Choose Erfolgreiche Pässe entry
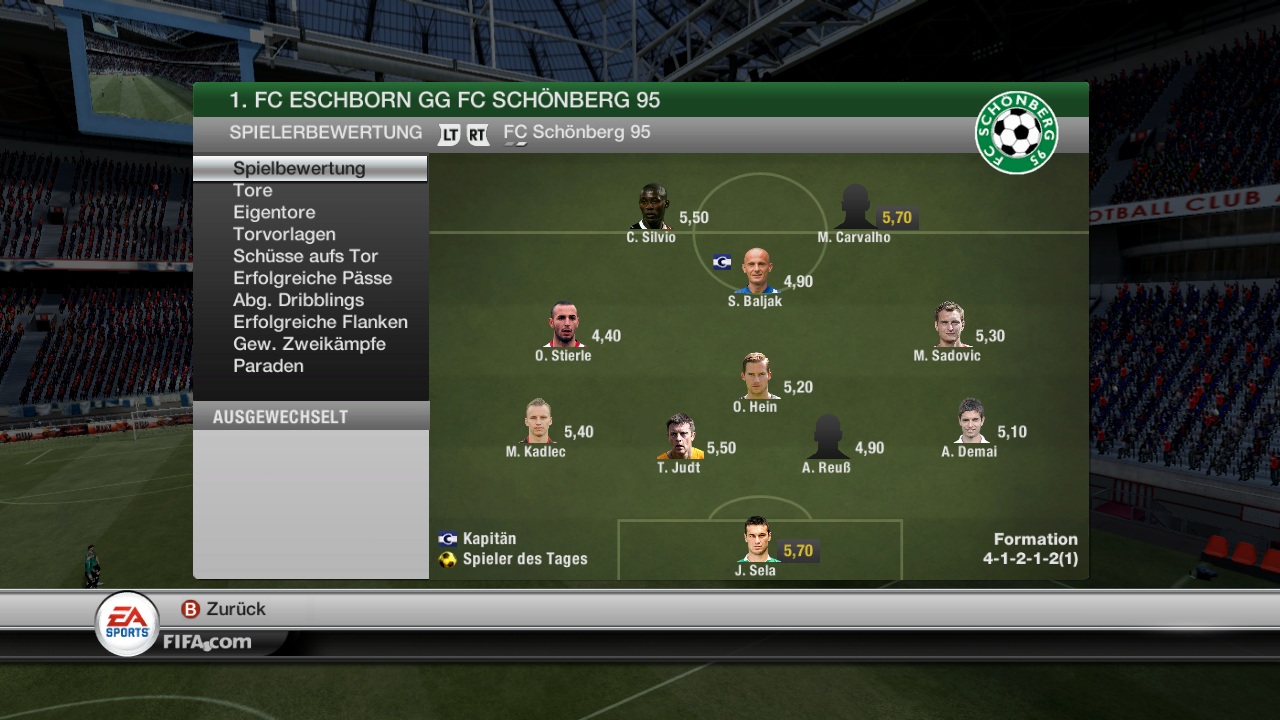The height and width of the screenshot is (720, 1280). [x=312, y=278]
